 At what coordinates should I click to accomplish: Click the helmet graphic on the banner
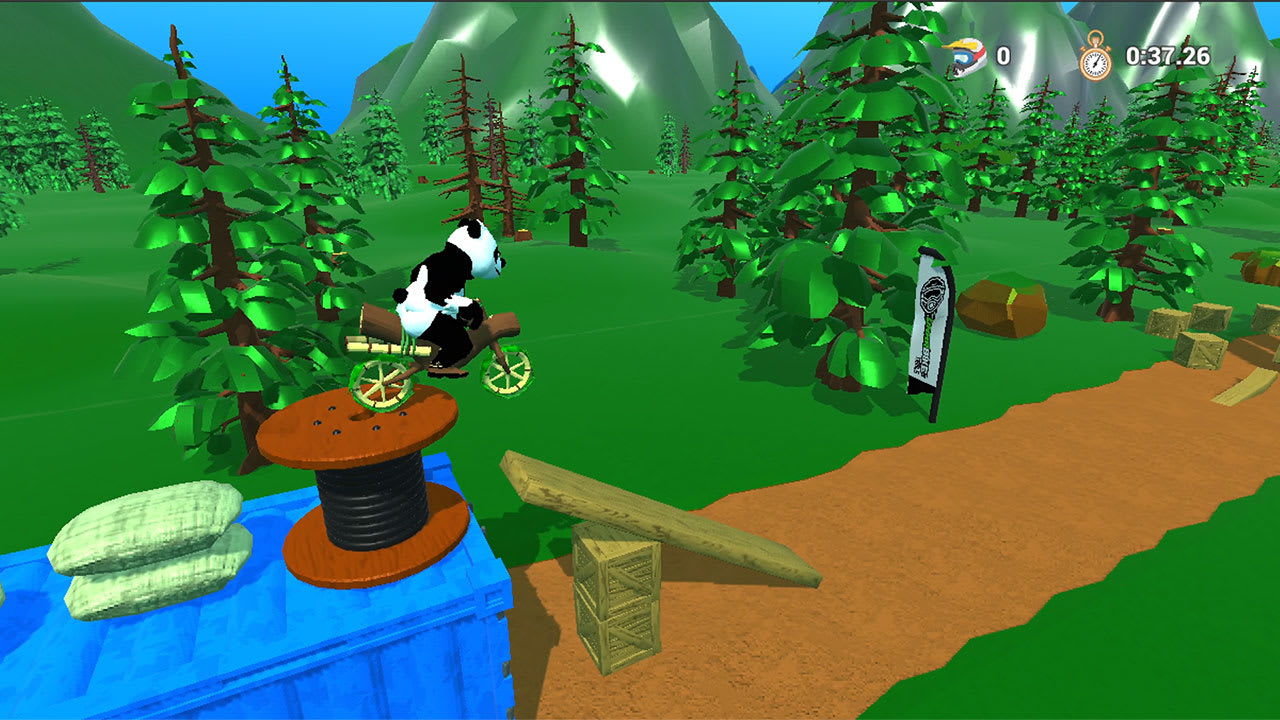click(x=931, y=297)
